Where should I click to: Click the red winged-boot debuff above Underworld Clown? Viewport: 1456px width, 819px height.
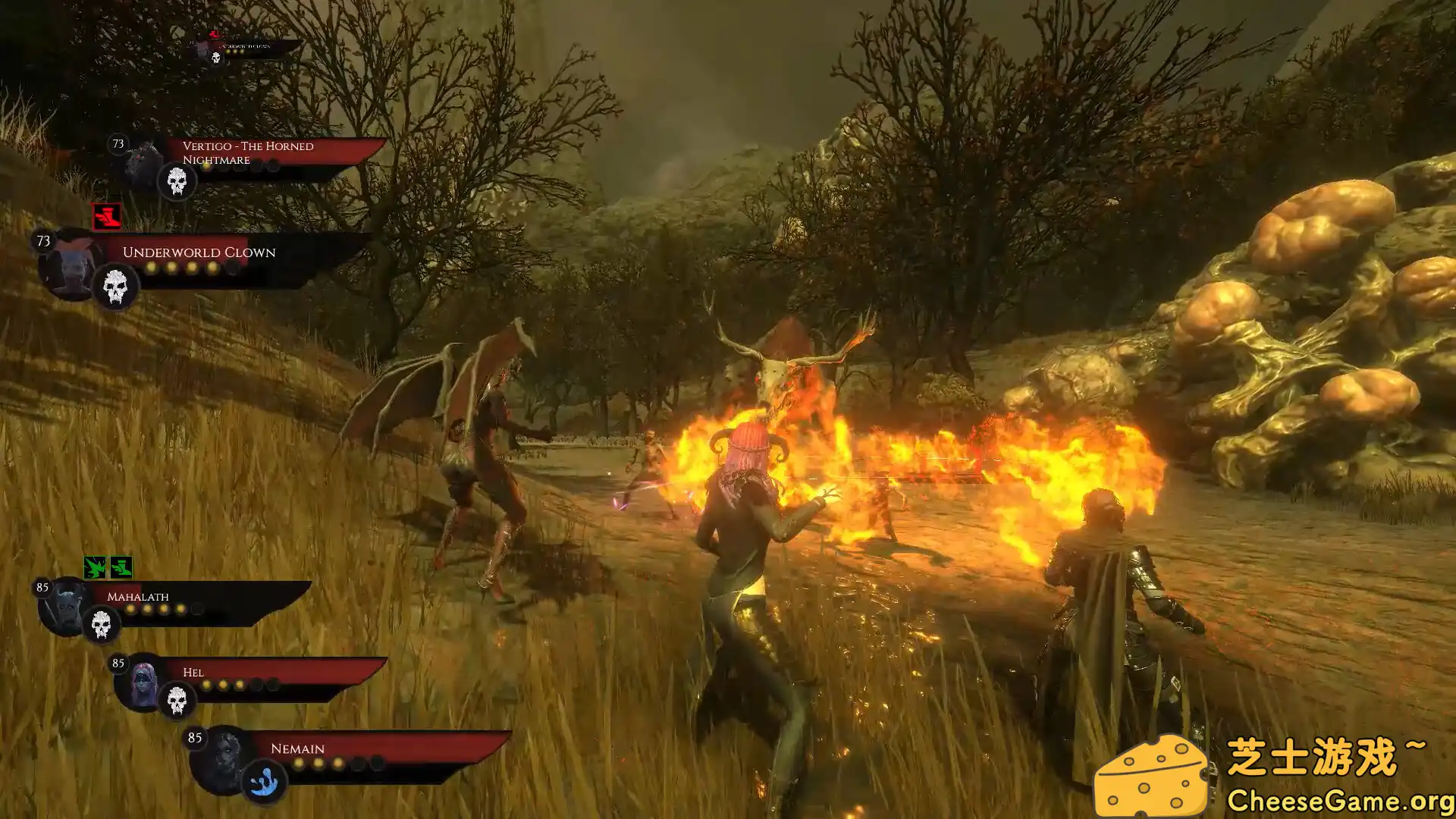click(107, 216)
